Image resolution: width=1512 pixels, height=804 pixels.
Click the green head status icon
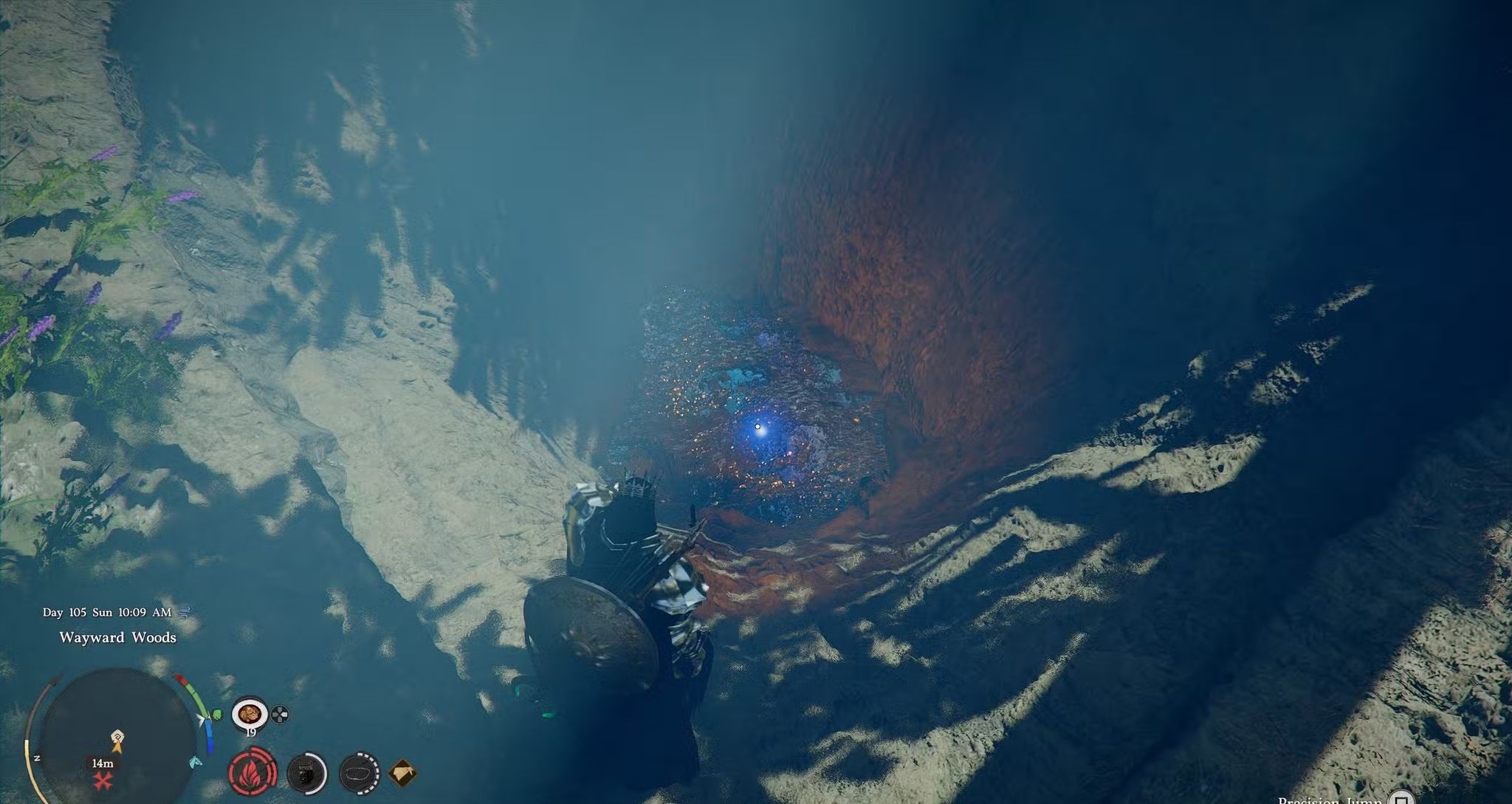tap(216, 715)
